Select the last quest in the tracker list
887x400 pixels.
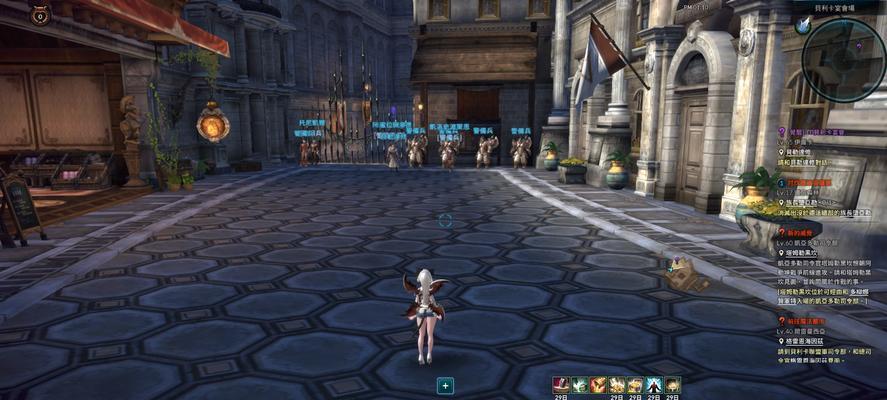click(x=811, y=321)
